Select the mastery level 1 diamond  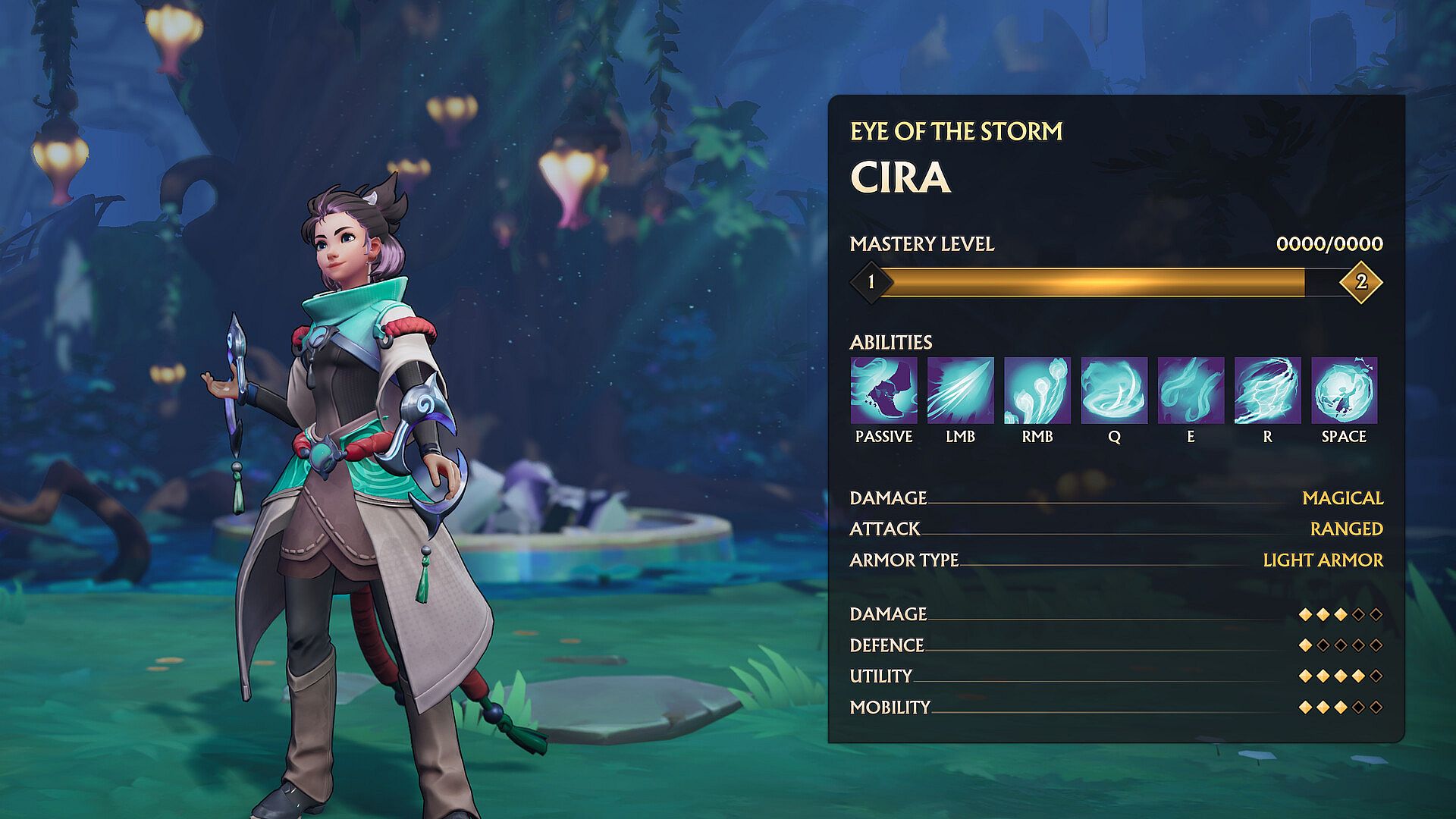[x=871, y=282]
